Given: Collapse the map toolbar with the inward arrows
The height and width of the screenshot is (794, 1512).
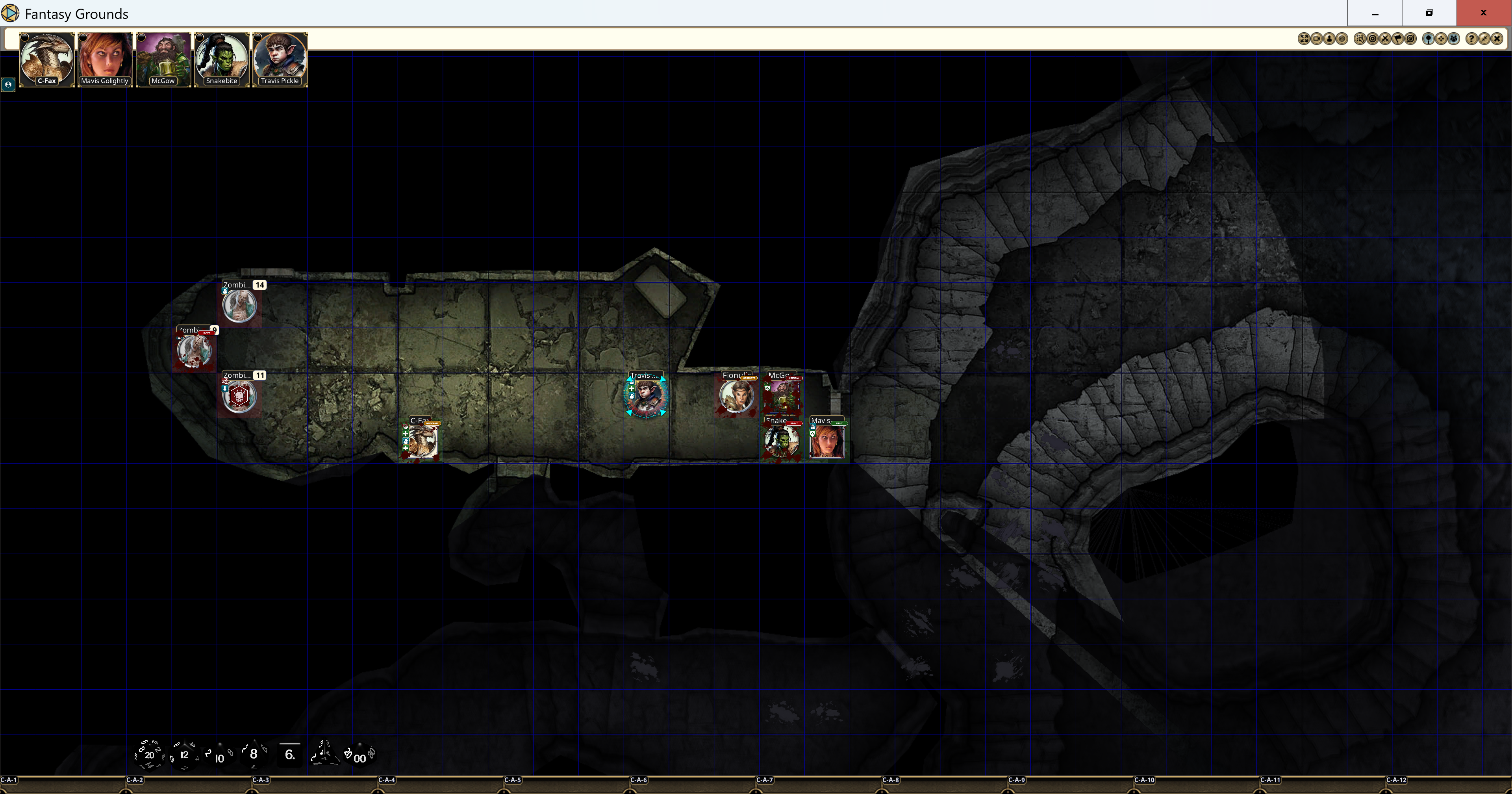Looking at the screenshot, I should click(1484, 39).
